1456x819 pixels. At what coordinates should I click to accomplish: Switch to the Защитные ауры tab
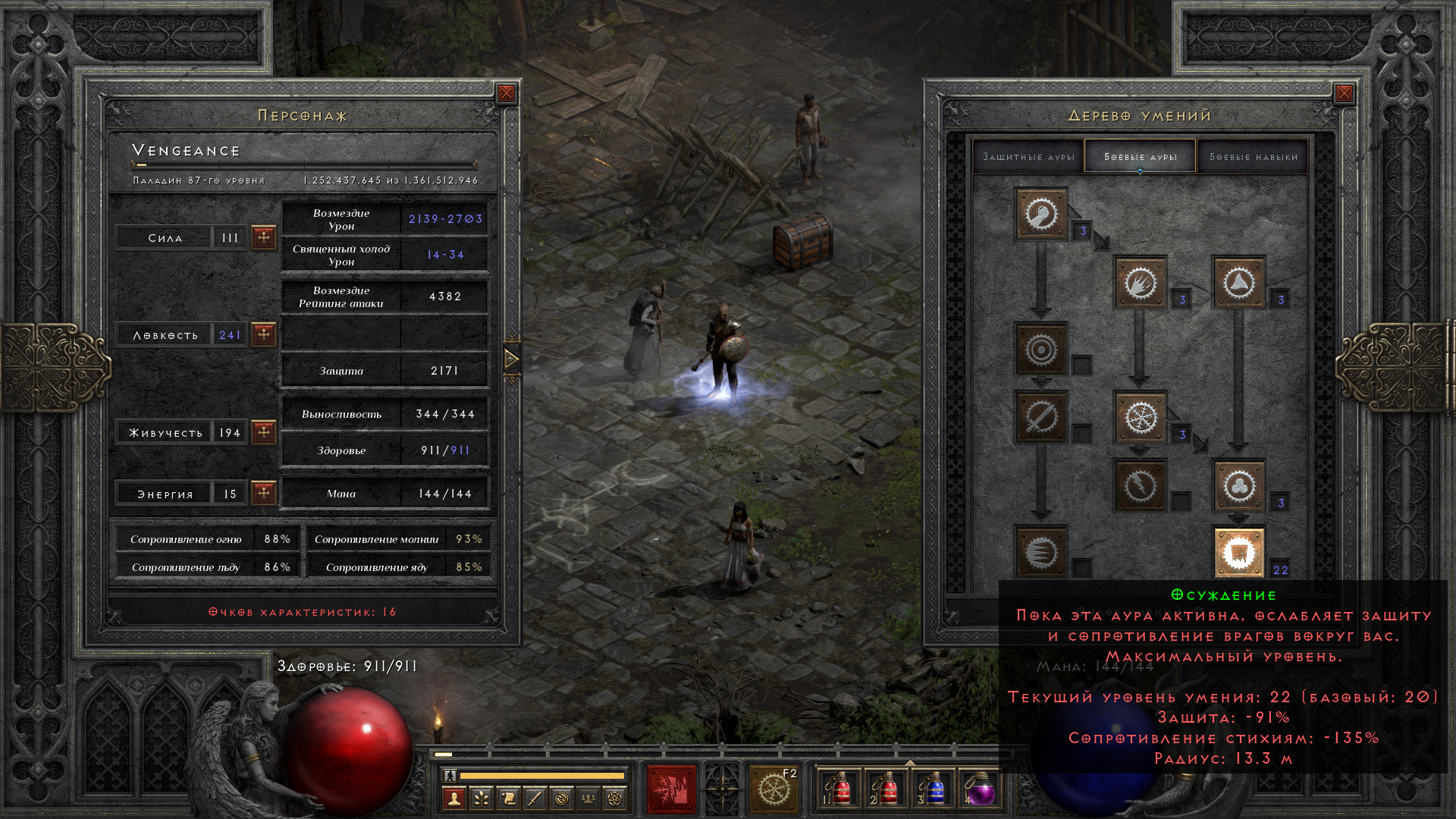click(x=1028, y=157)
